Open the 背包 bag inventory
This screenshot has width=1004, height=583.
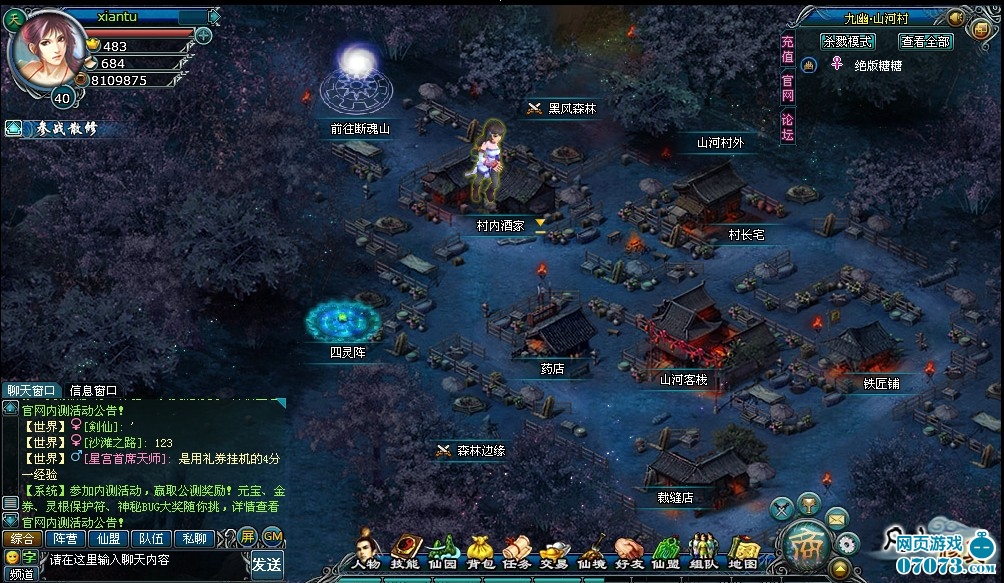coord(481,552)
